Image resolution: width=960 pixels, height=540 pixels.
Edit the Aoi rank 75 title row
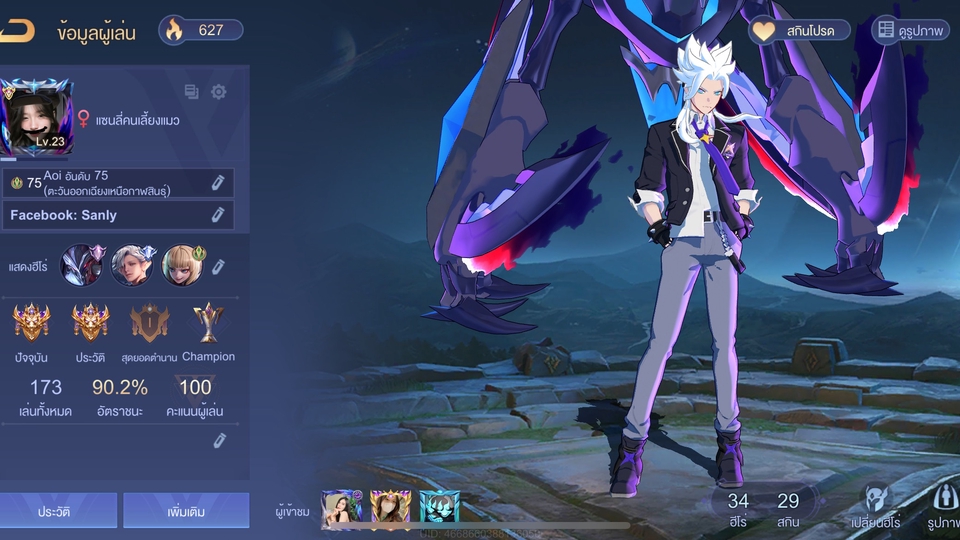(x=217, y=182)
